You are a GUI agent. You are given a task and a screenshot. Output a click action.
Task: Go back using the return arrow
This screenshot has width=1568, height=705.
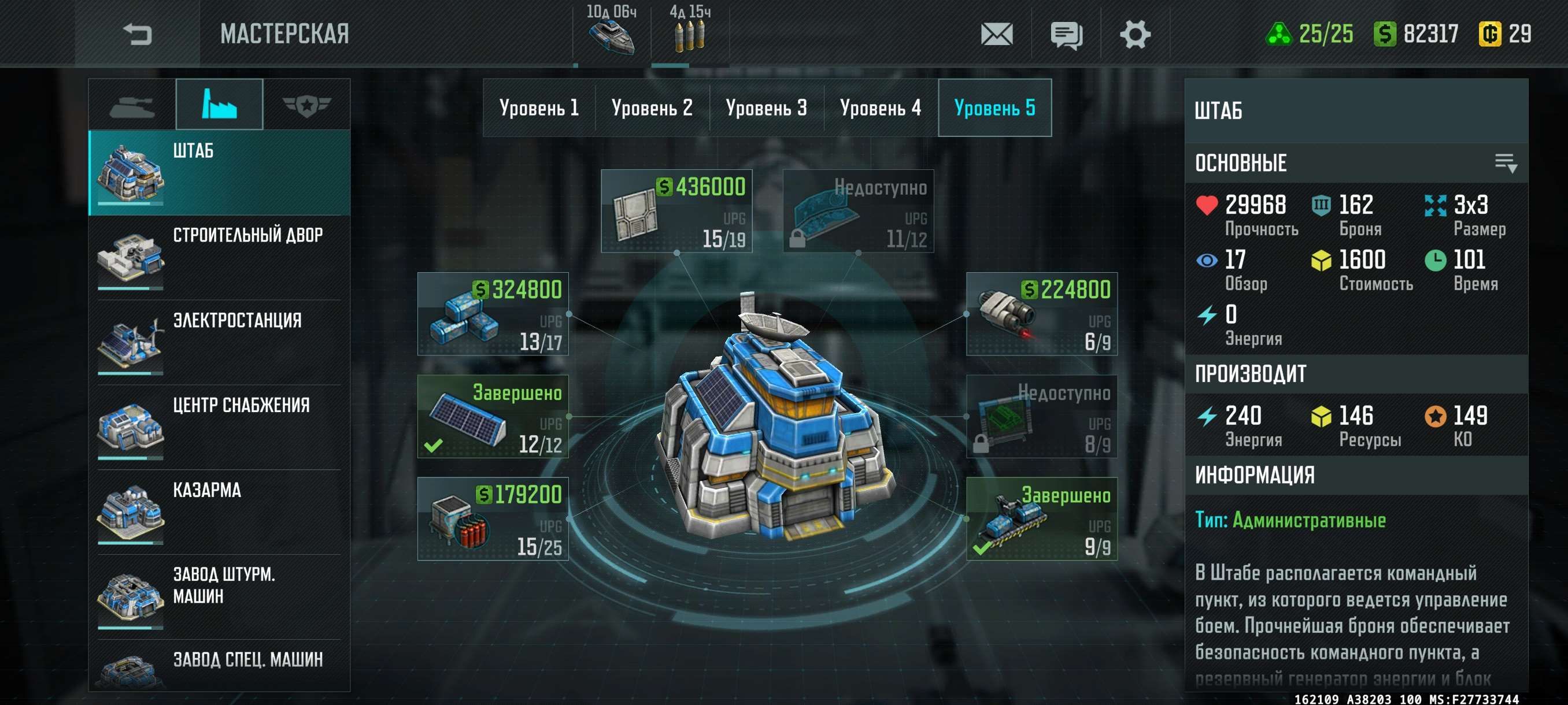(x=137, y=34)
